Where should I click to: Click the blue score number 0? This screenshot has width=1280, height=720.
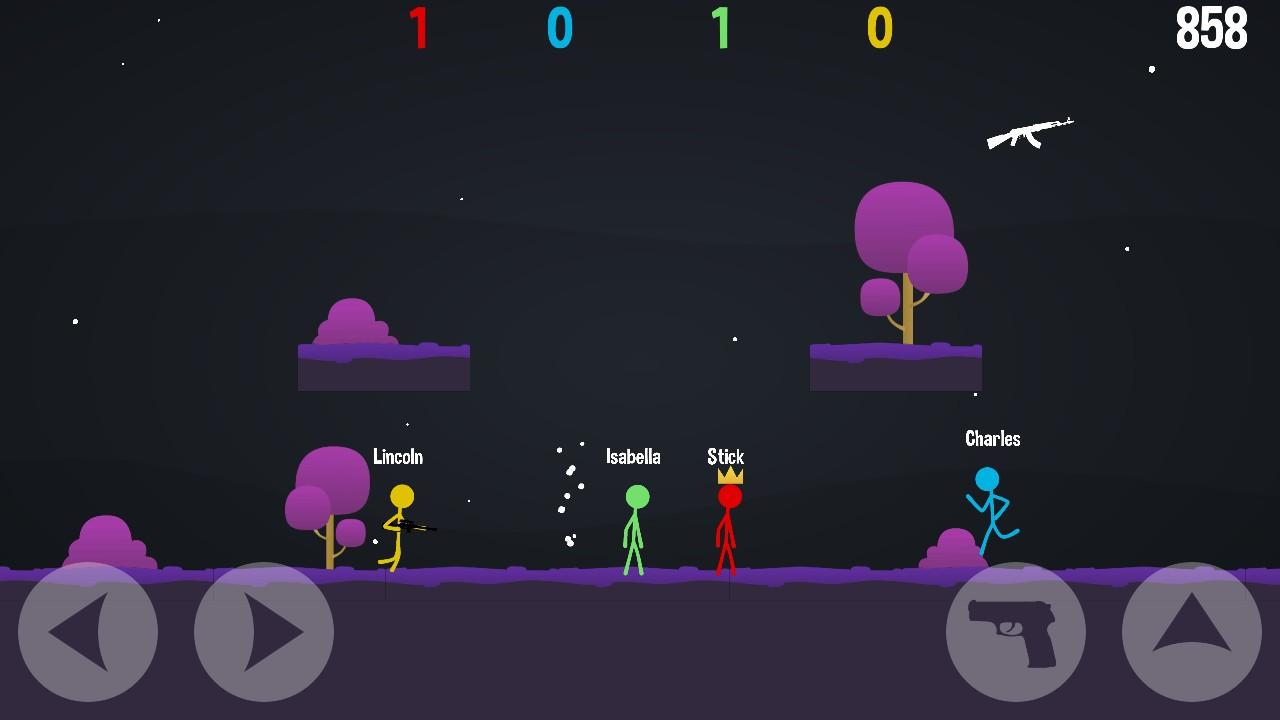pyautogui.click(x=561, y=29)
